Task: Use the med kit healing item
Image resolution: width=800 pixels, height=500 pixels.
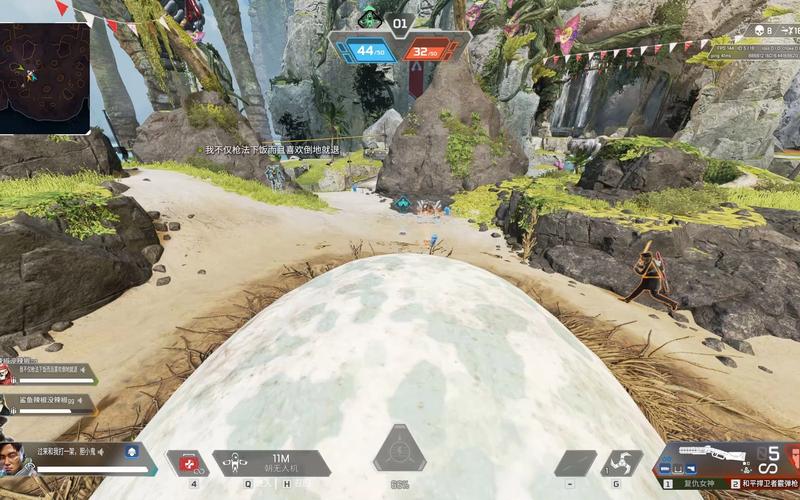Action: [x=186, y=463]
